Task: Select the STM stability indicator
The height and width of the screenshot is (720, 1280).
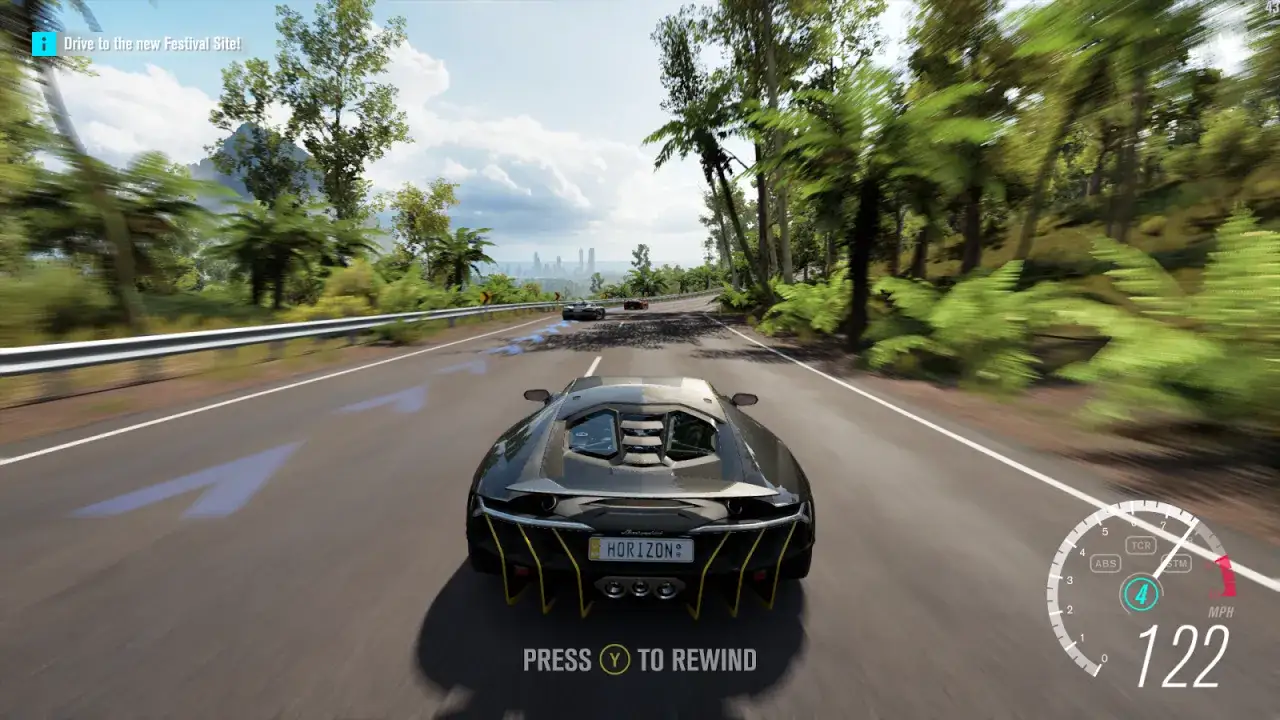Action: 1179,563
